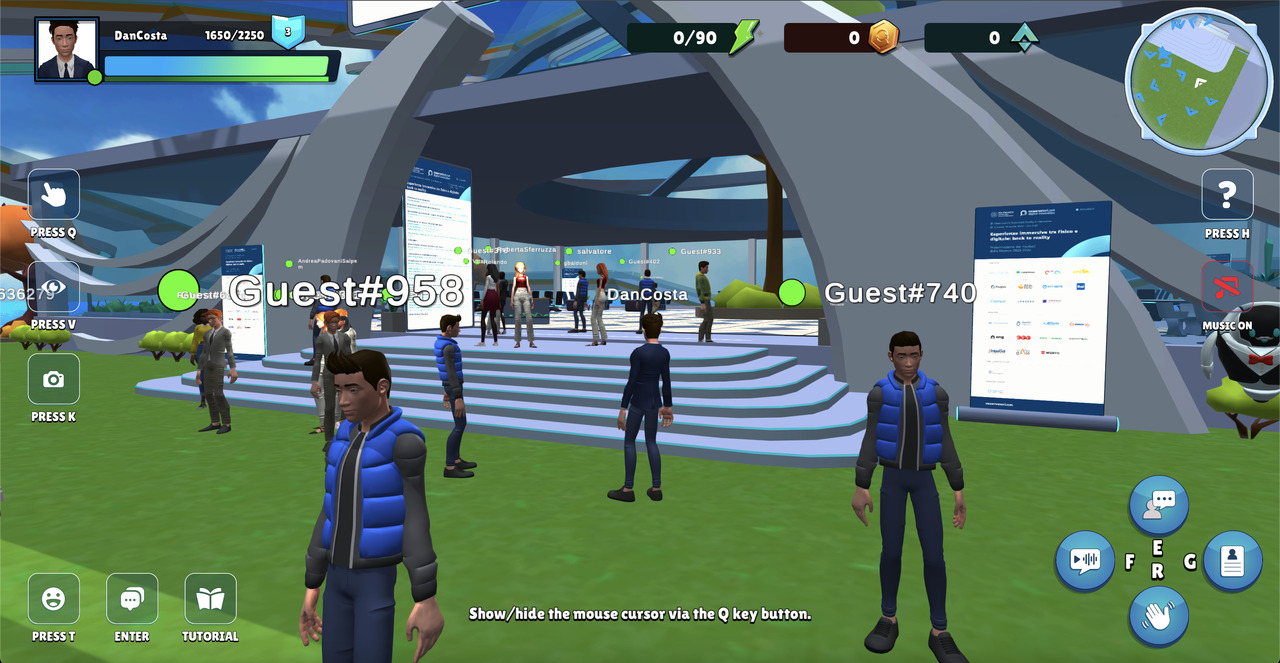Image resolution: width=1280 pixels, height=663 pixels.
Task: Click the gold coin currency icon
Action: (882, 37)
